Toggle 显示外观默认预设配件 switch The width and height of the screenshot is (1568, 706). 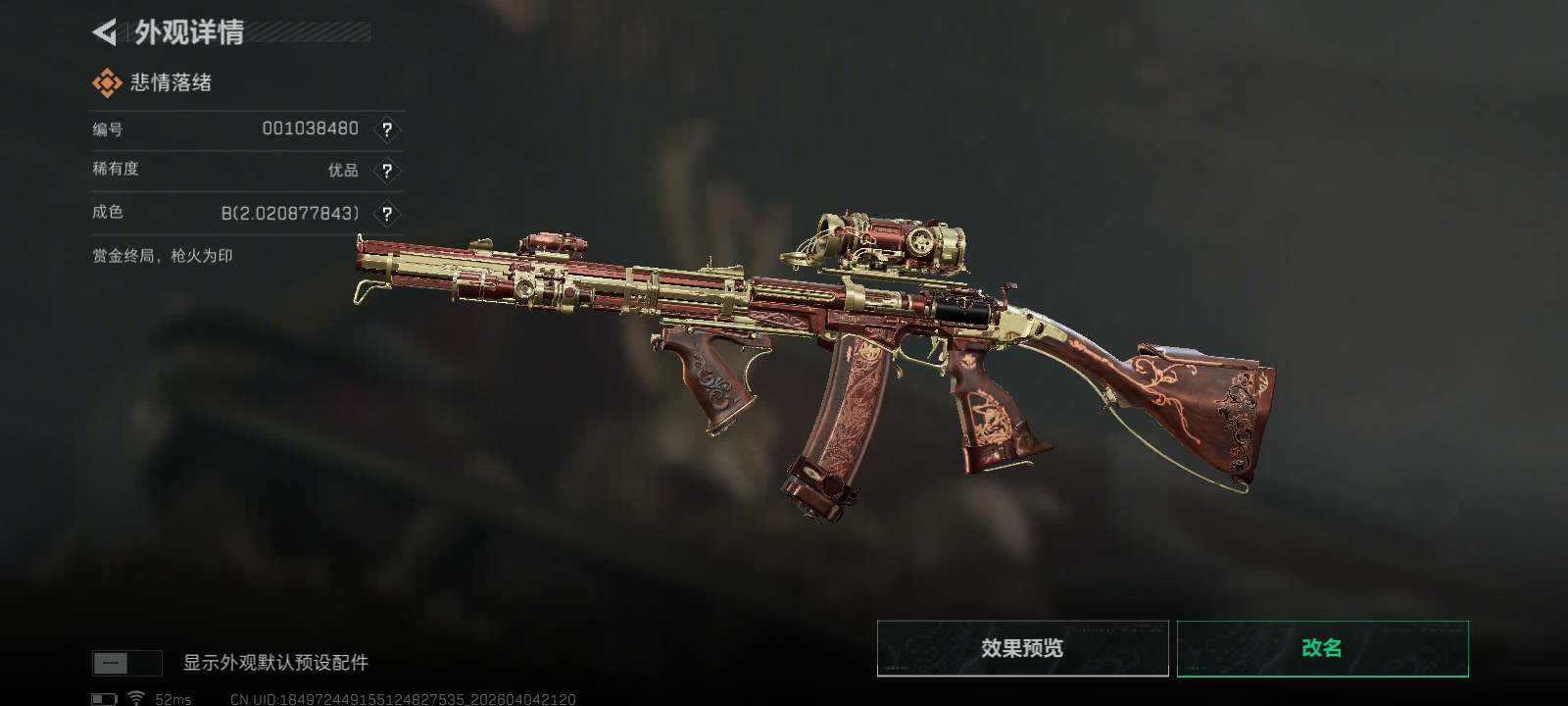pyautogui.click(x=126, y=663)
